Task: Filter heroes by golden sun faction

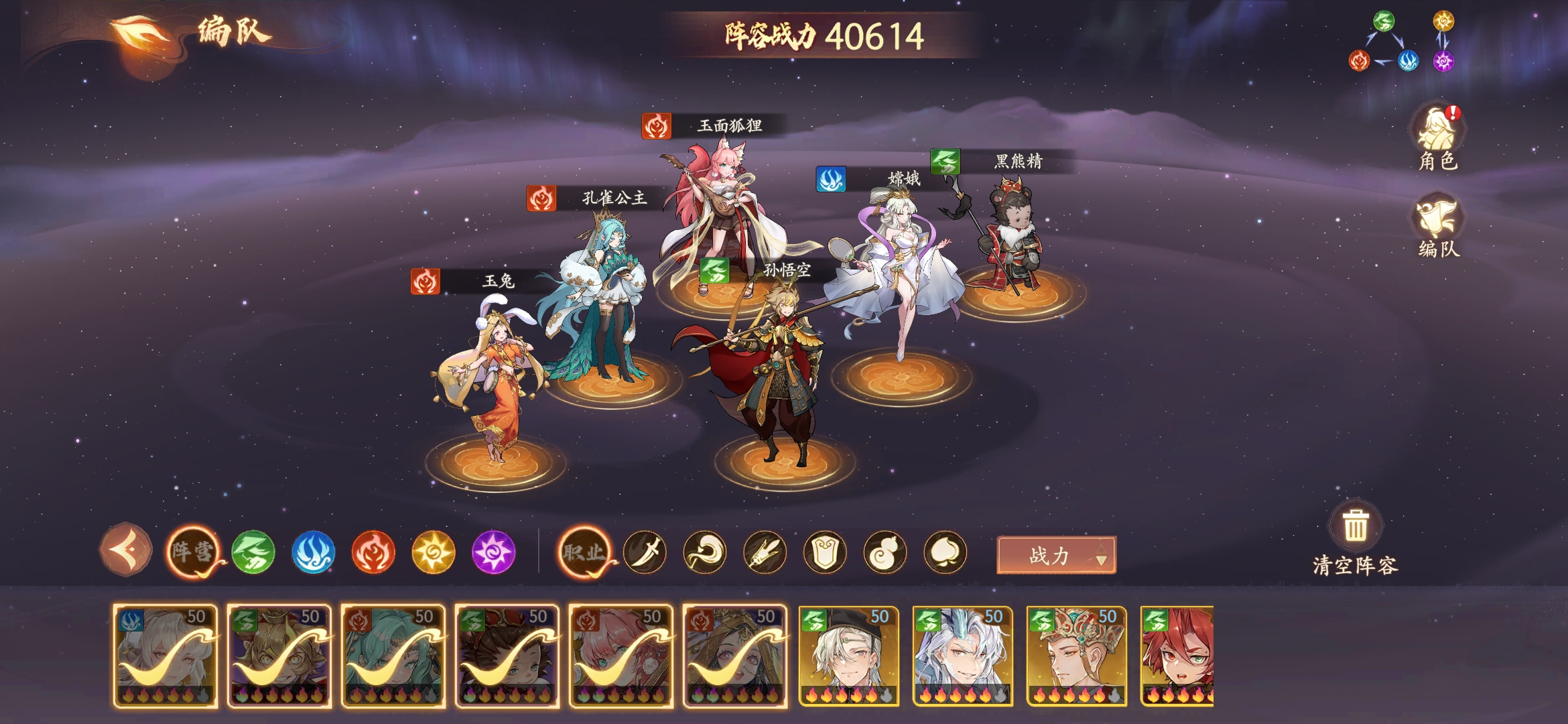Action: pos(433,552)
